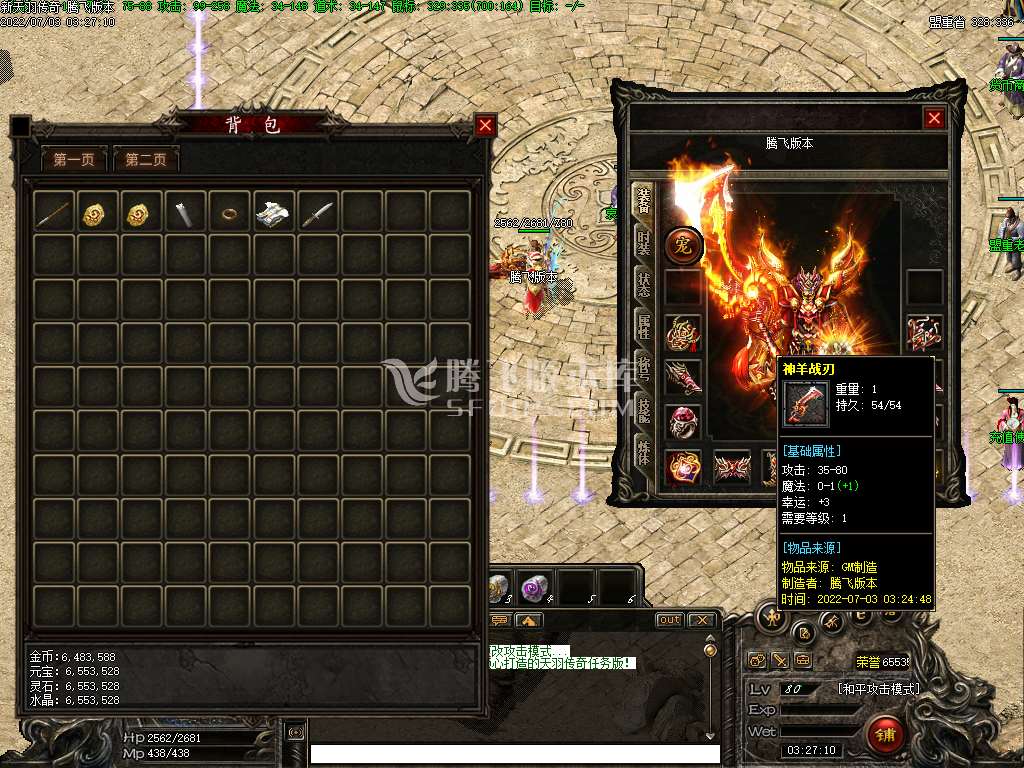Switch to the 第一页 backpack page

[74, 159]
